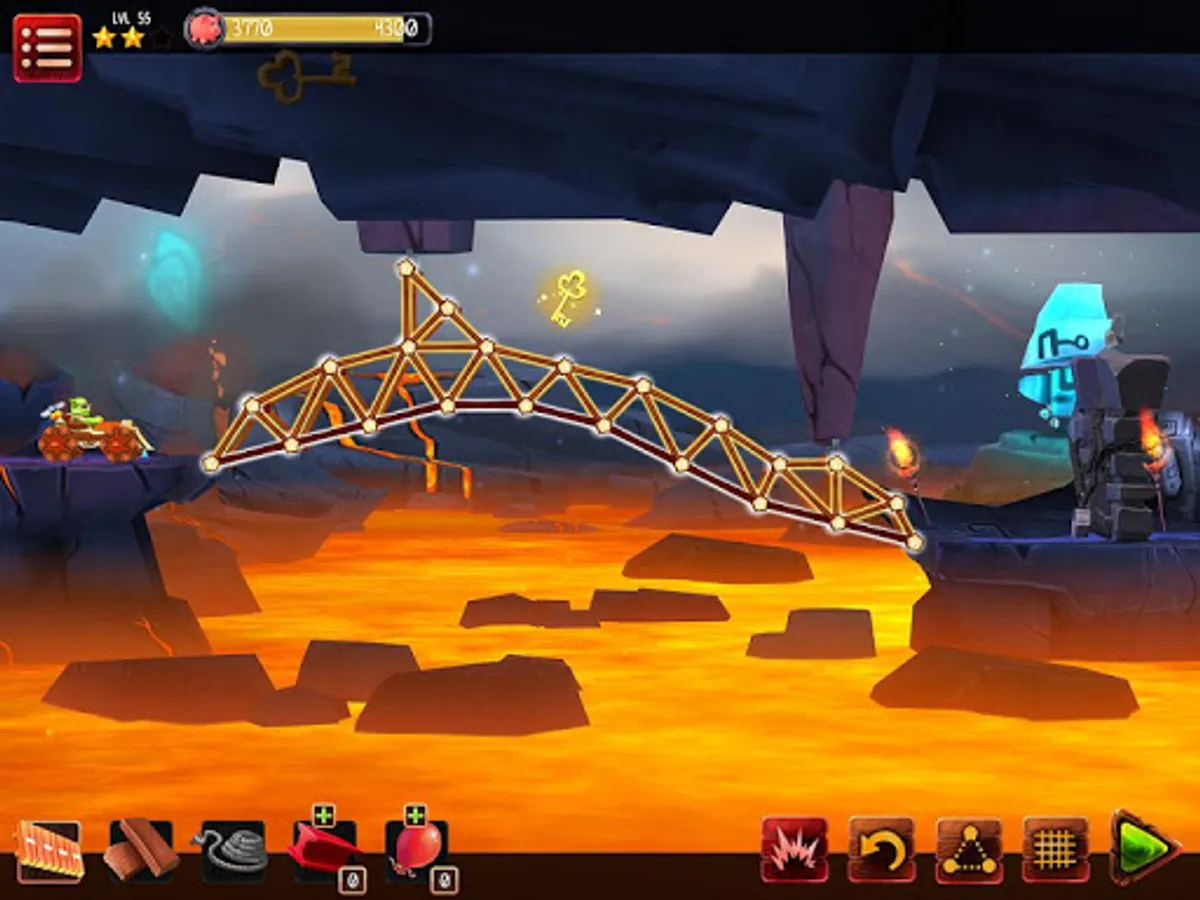Open the red hamburger menu

coord(47,47)
